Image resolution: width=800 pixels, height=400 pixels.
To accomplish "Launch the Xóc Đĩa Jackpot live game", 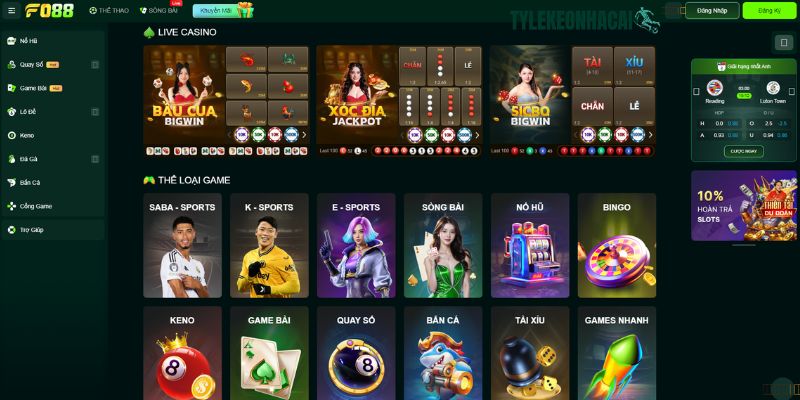I will (357, 96).
